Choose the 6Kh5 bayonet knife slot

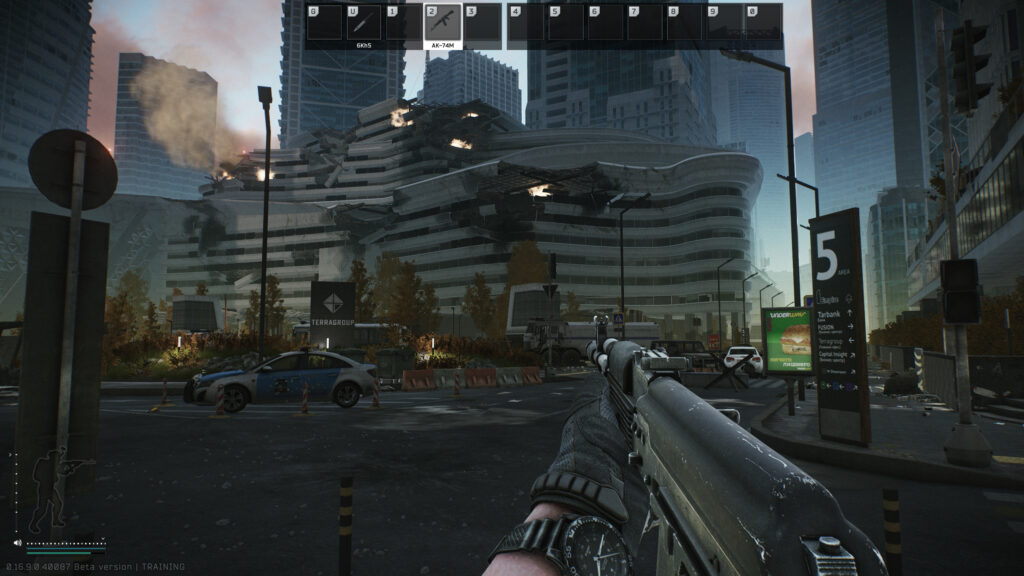click(x=363, y=22)
